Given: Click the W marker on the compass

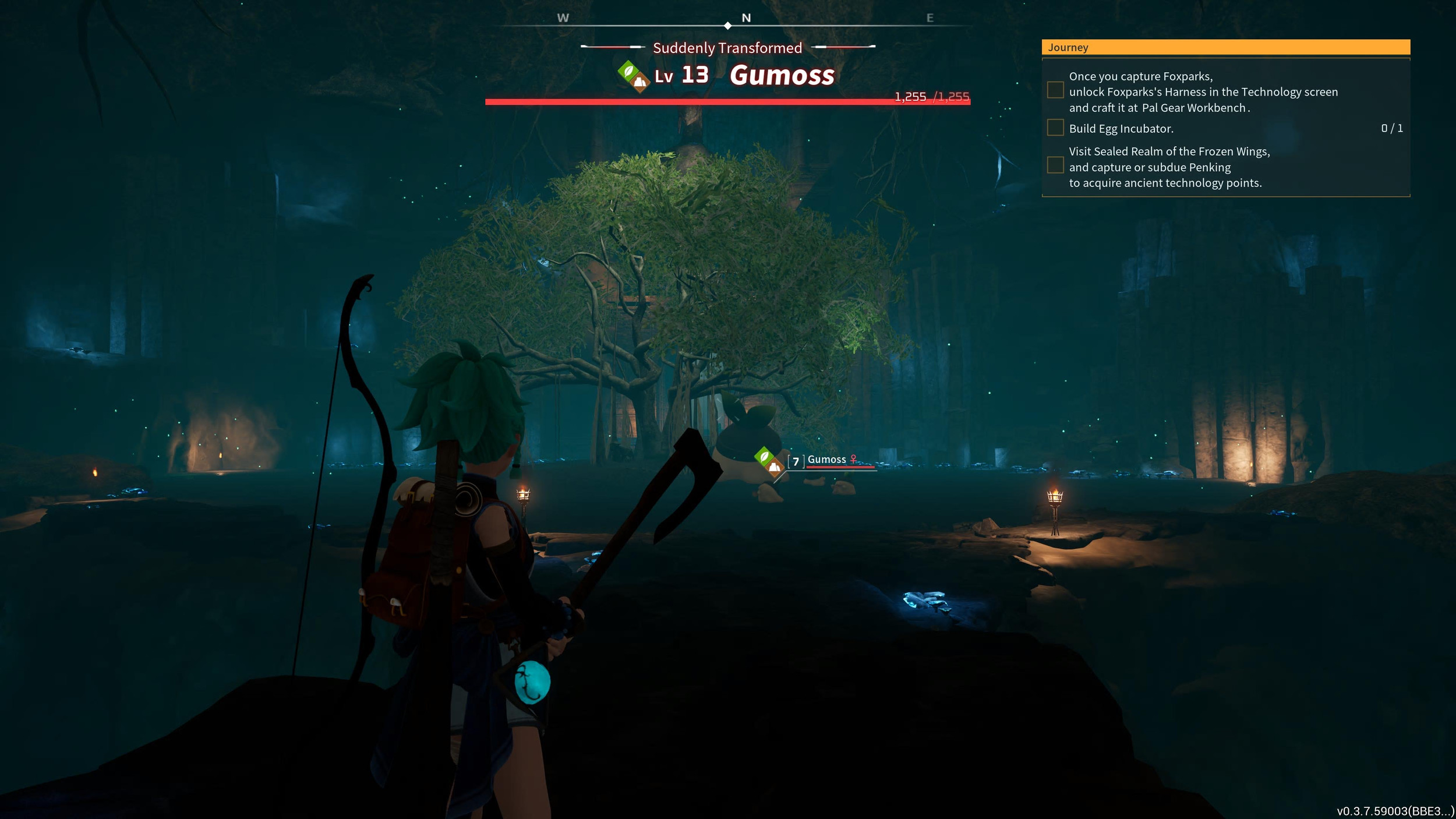Looking at the screenshot, I should [562, 17].
